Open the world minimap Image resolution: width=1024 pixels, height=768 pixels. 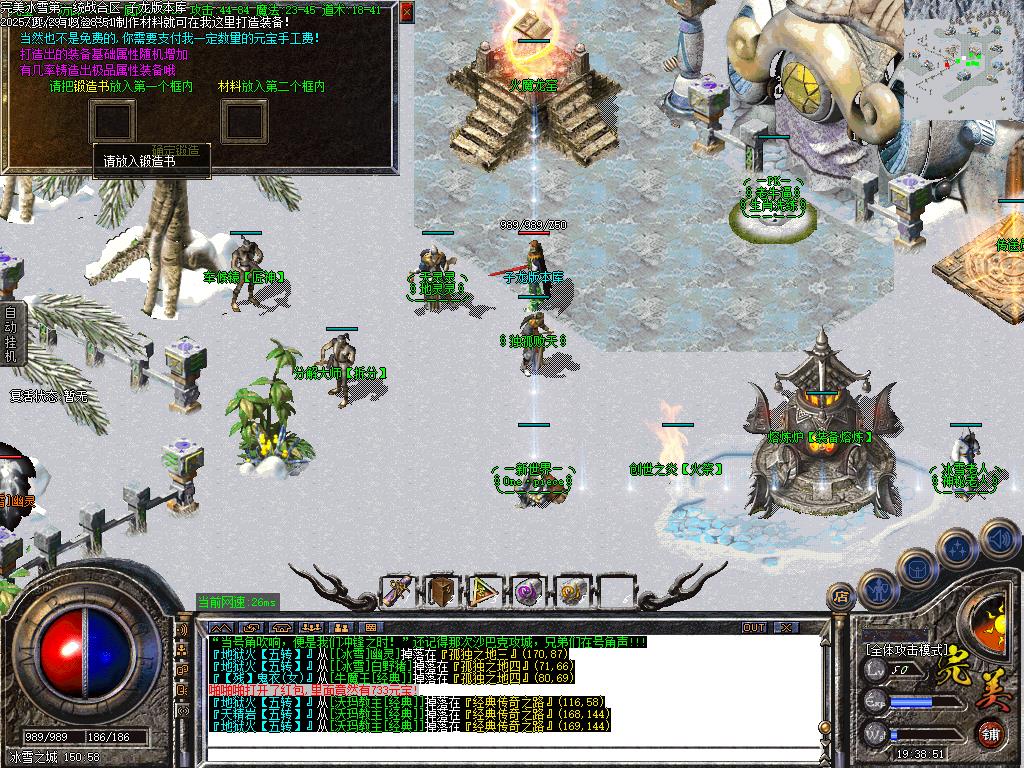(x=963, y=60)
